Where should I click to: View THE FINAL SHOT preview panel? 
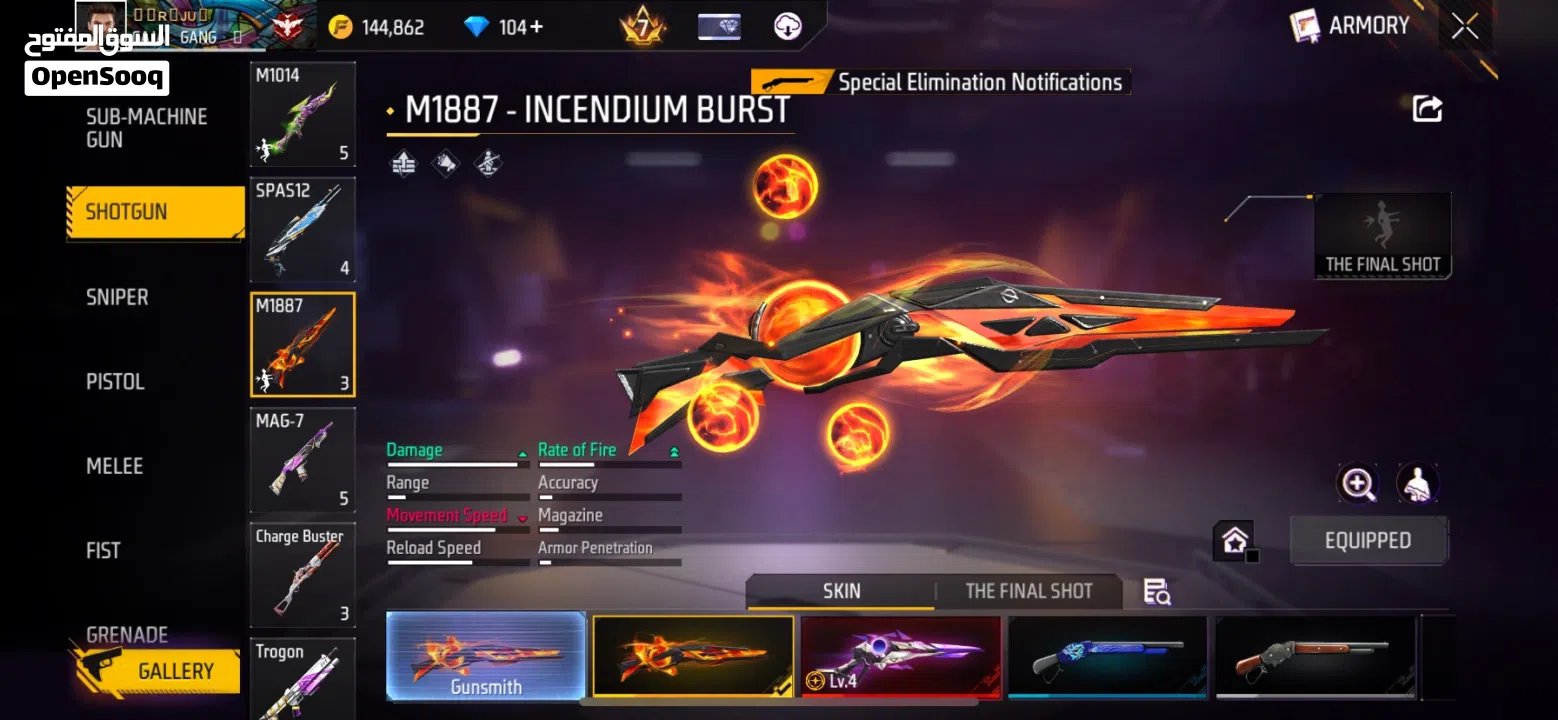(x=1382, y=235)
